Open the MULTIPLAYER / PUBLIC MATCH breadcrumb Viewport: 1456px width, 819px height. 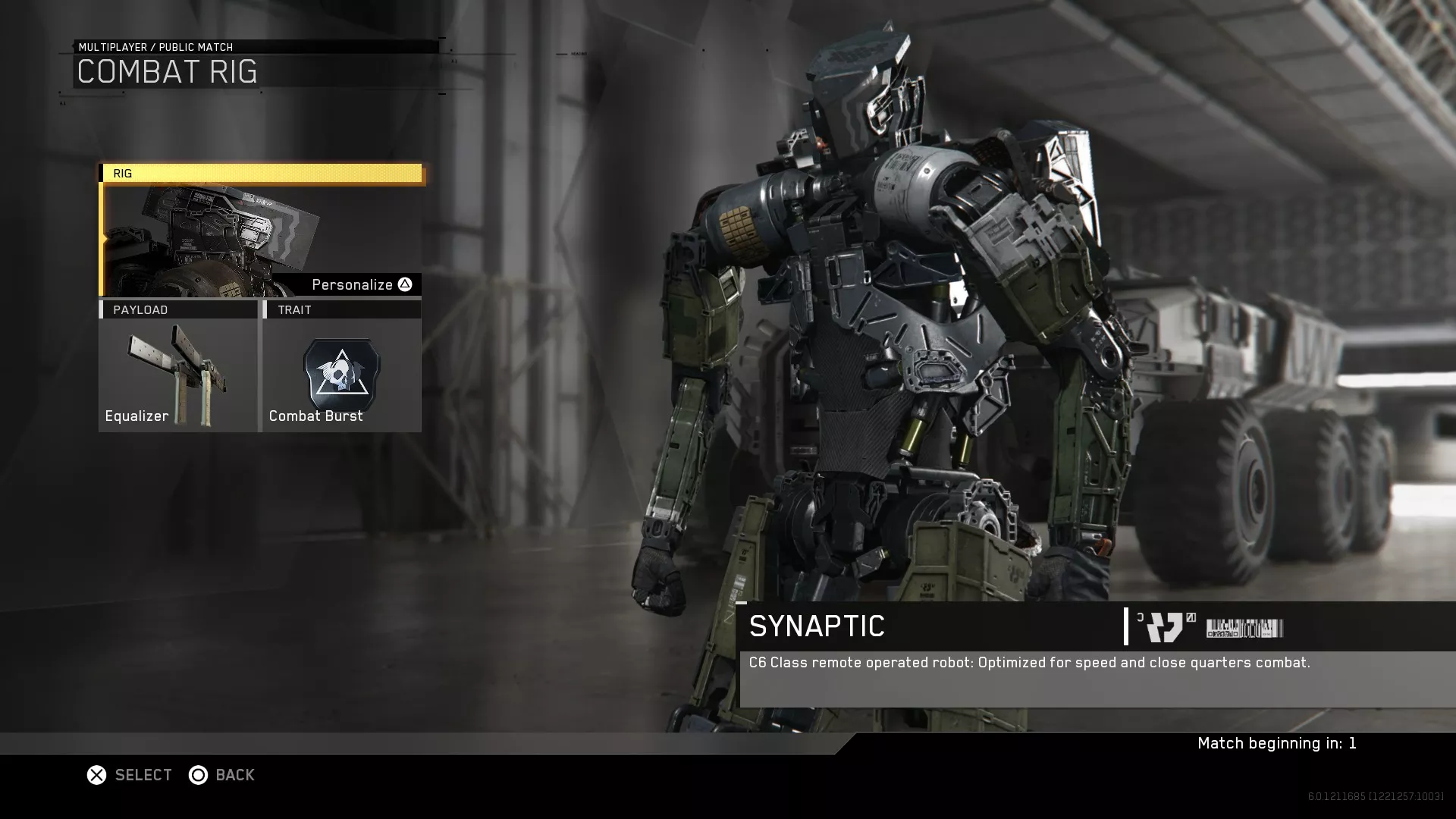[155, 47]
